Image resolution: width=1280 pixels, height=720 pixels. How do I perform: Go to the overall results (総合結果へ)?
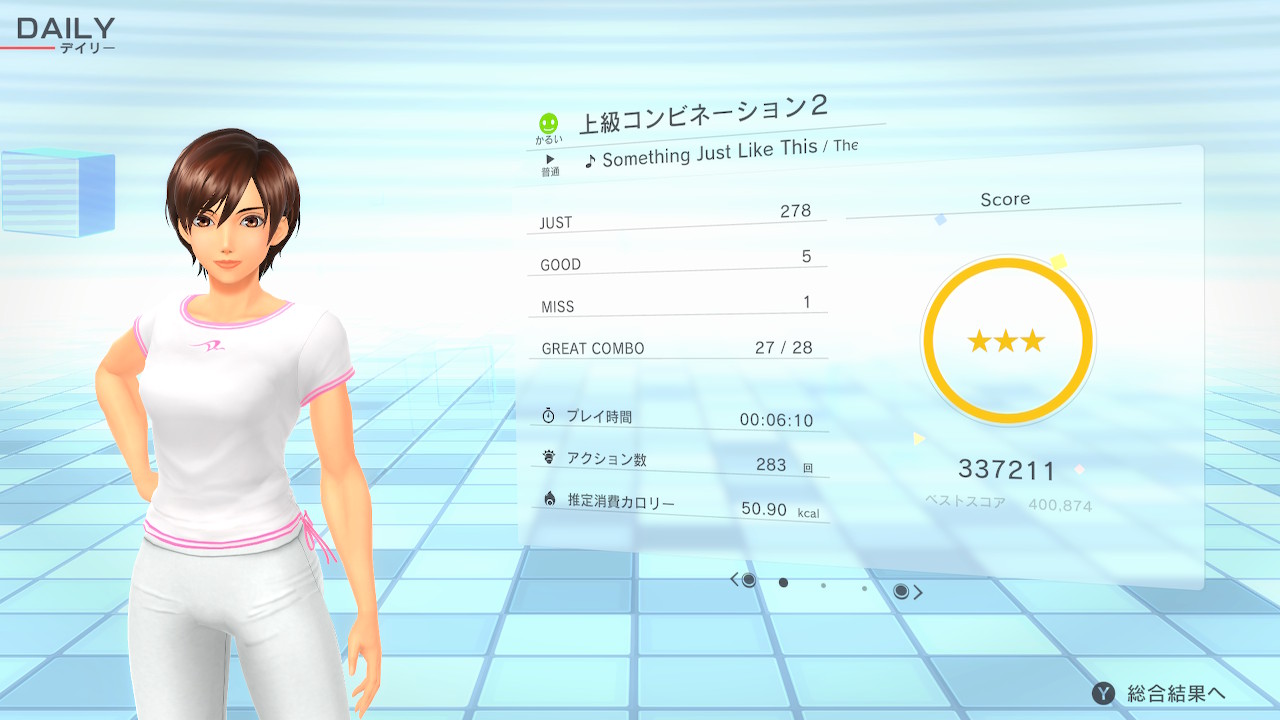pyautogui.click(x=1160, y=693)
